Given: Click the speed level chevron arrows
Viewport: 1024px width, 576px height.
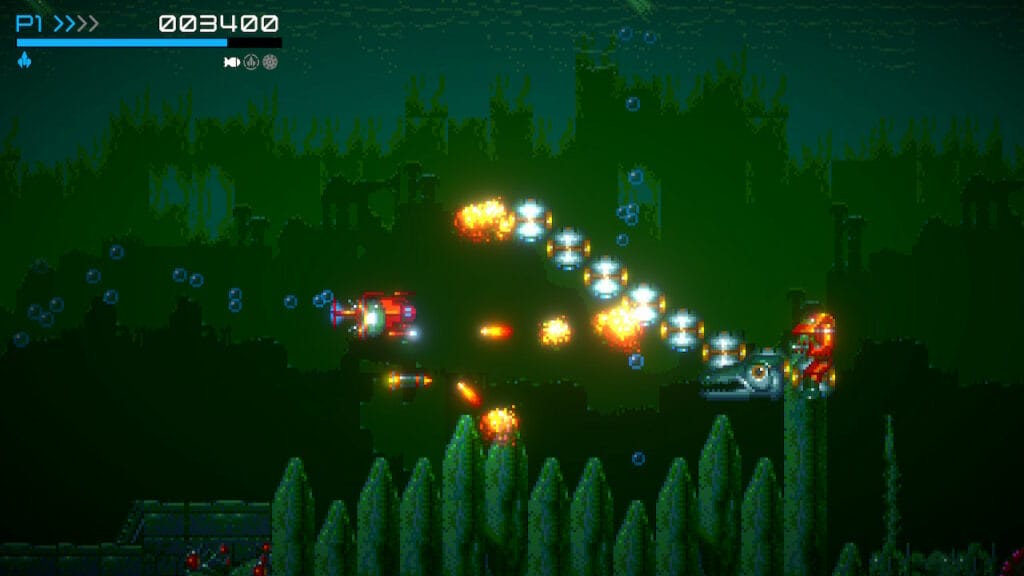Looking at the screenshot, I should pos(76,24).
